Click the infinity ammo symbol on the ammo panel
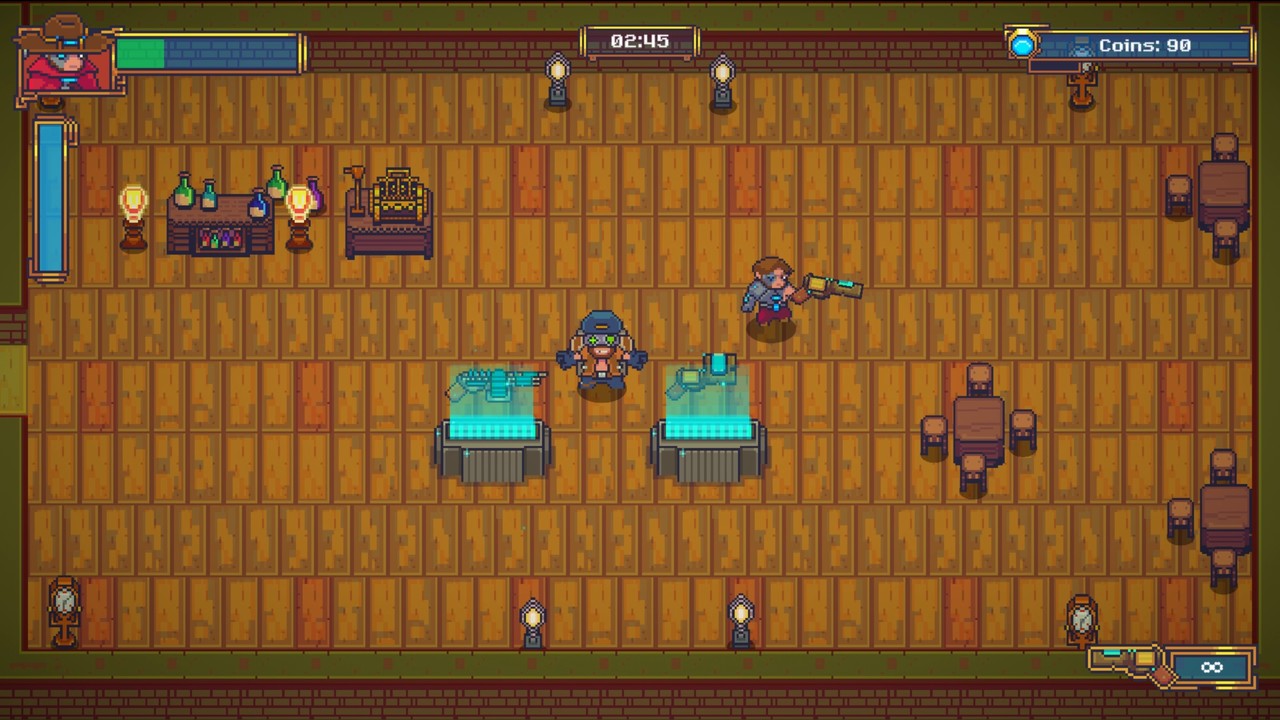 tap(1212, 666)
